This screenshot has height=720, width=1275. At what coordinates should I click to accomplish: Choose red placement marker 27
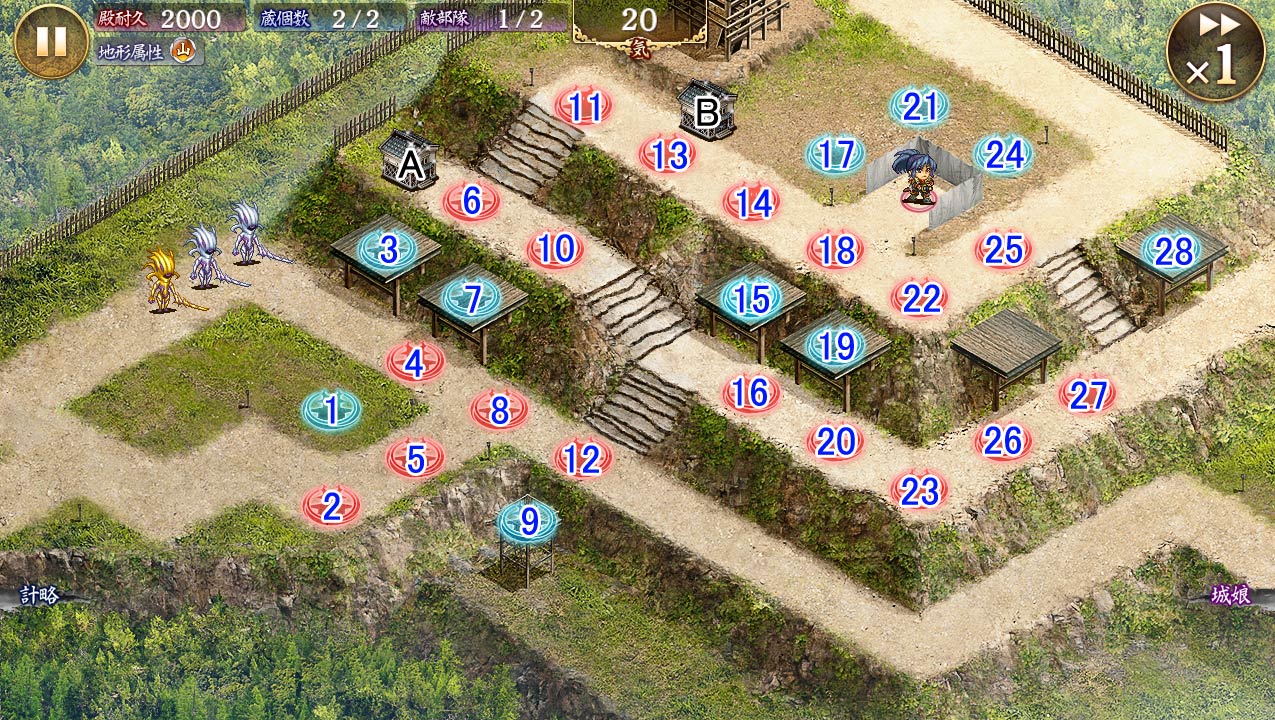click(x=1087, y=395)
